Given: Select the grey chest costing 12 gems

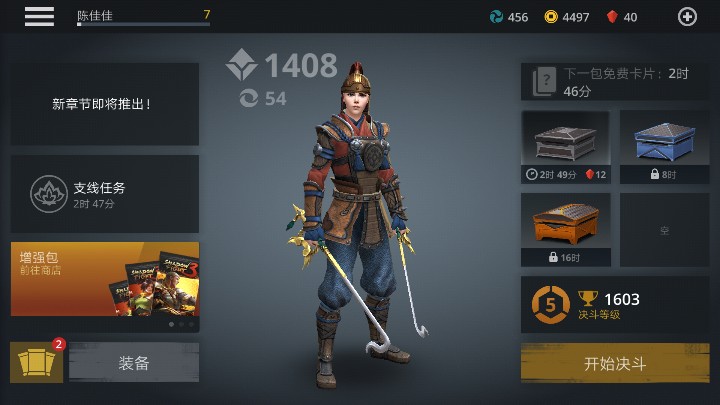Looking at the screenshot, I should tap(565, 147).
